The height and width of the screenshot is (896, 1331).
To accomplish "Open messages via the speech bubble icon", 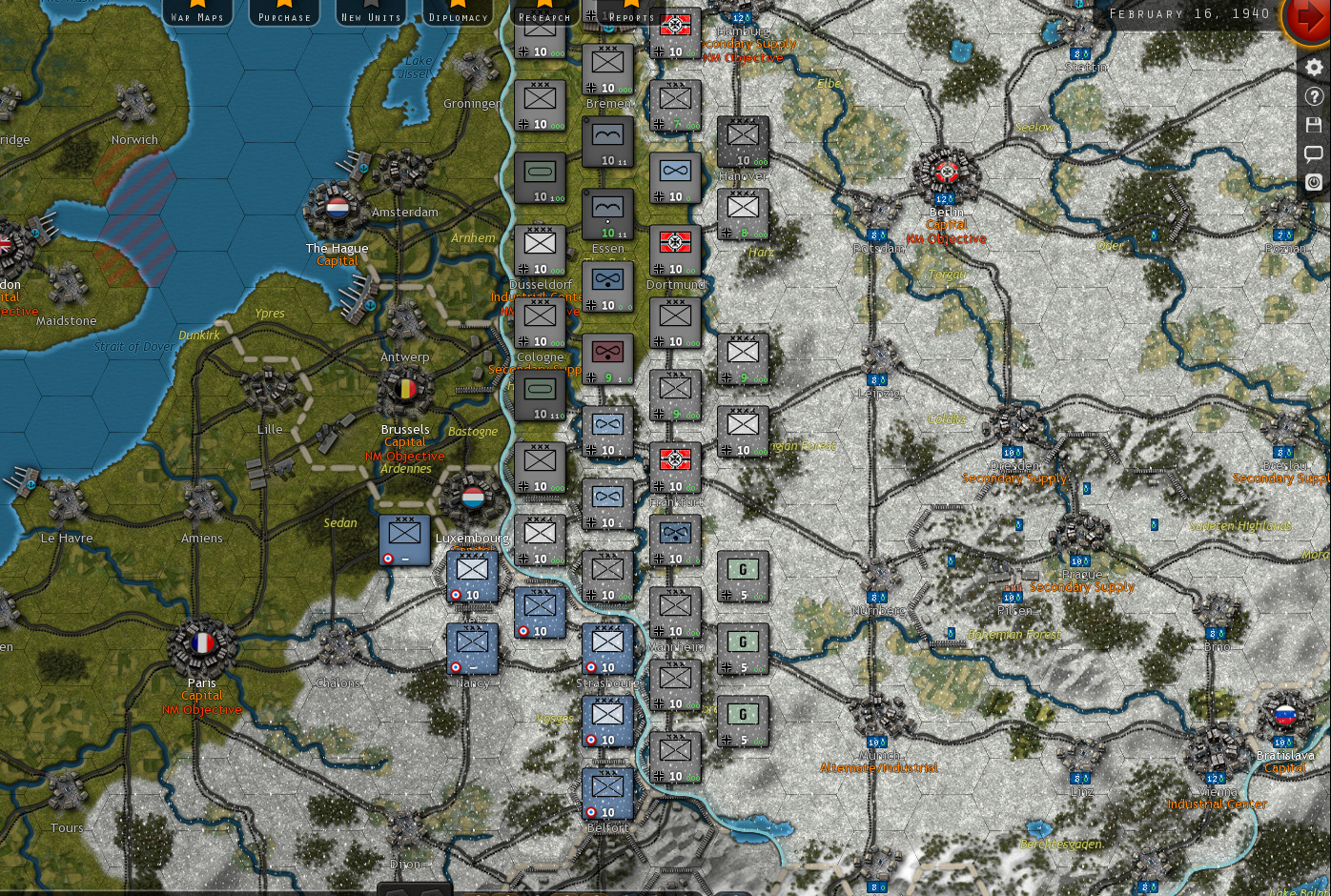I will (1314, 153).
